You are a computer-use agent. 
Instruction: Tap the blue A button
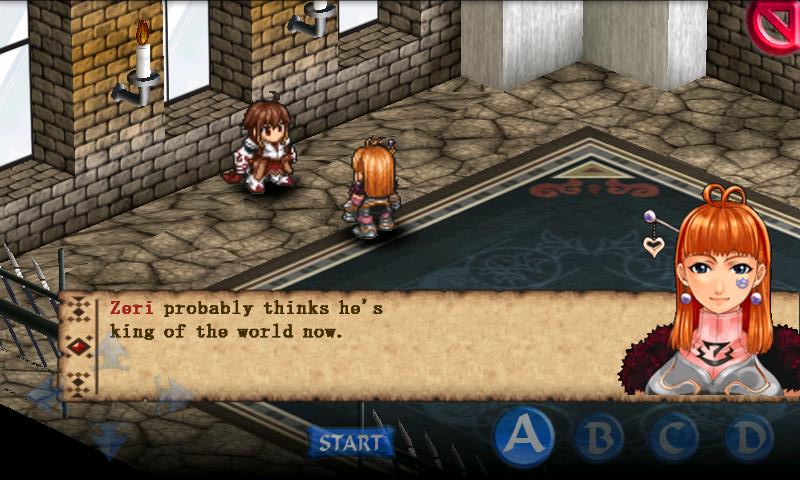point(524,436)
